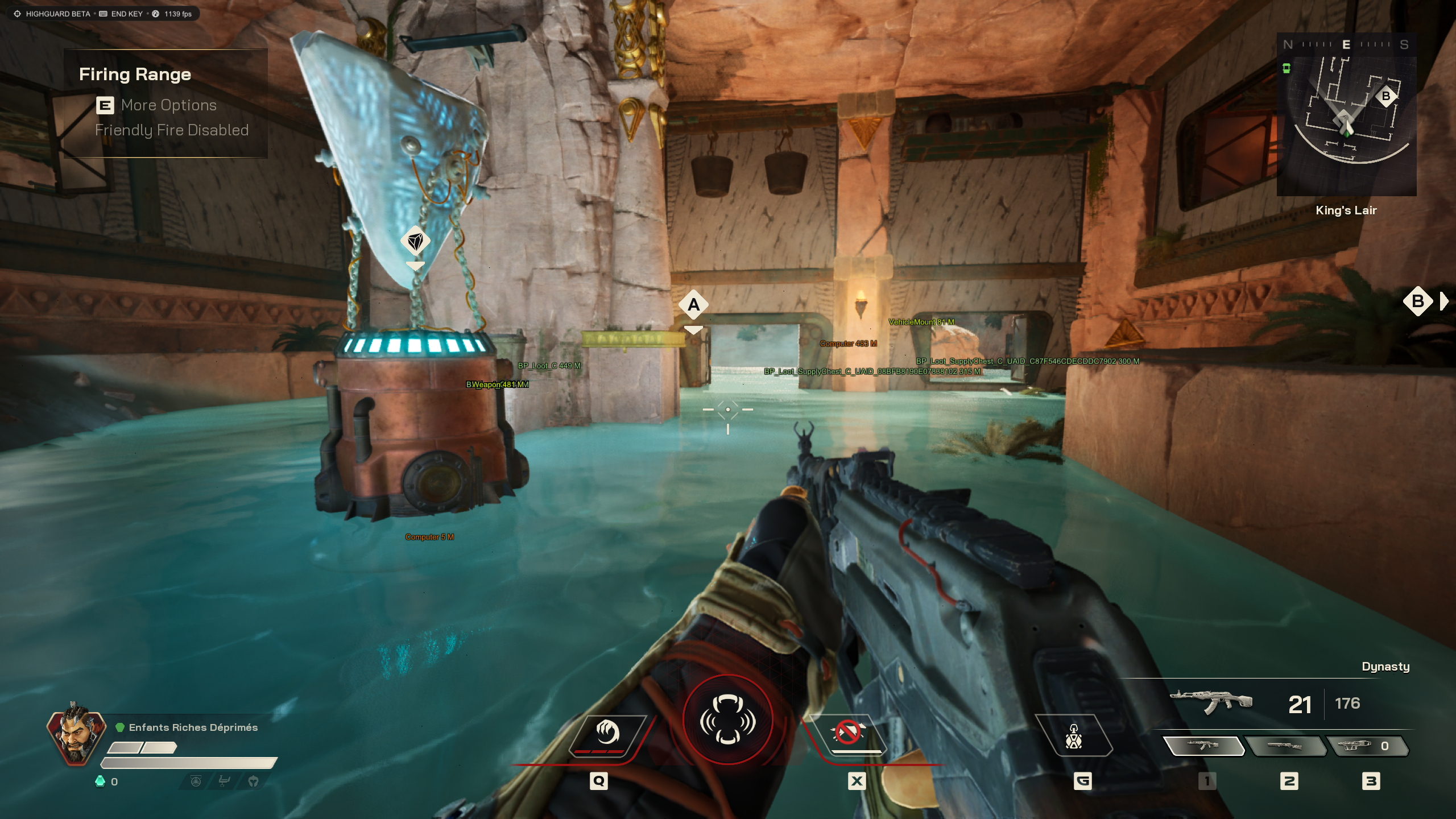Click the green teammate marker on minimap
Viewport: 1456px width, 819px height.
(1286, 69)
